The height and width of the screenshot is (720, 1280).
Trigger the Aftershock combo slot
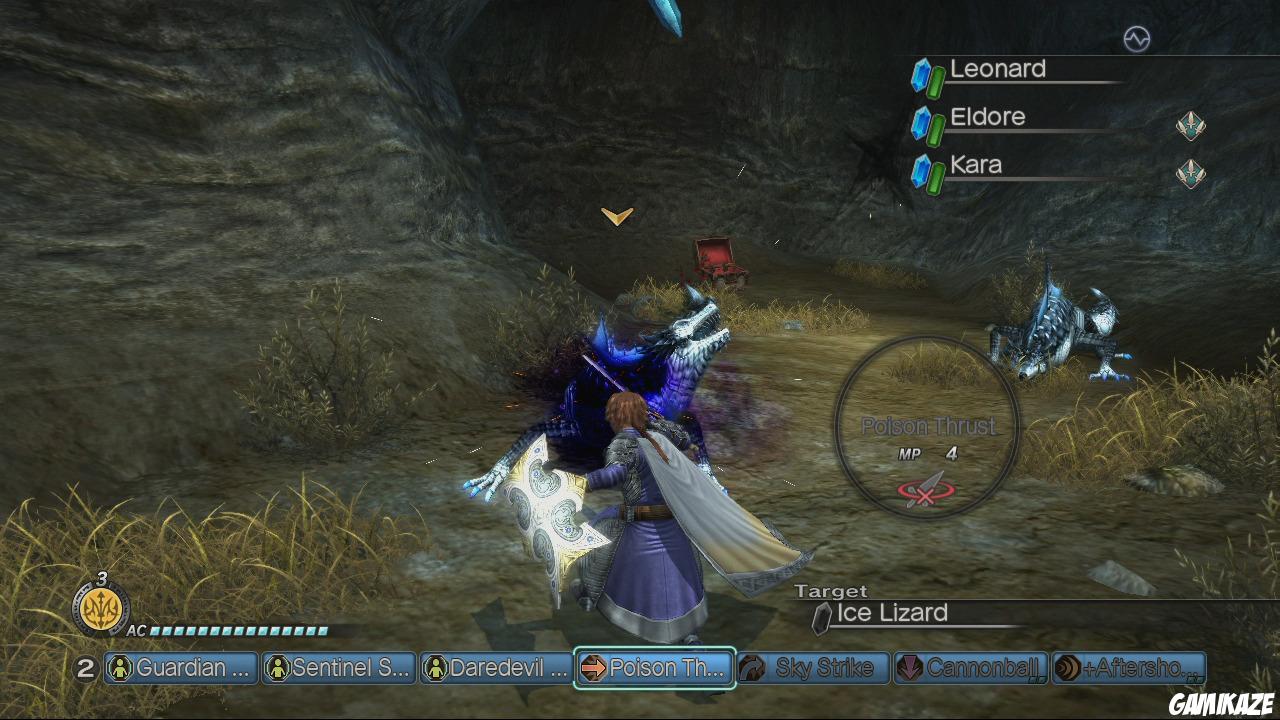1129,668
